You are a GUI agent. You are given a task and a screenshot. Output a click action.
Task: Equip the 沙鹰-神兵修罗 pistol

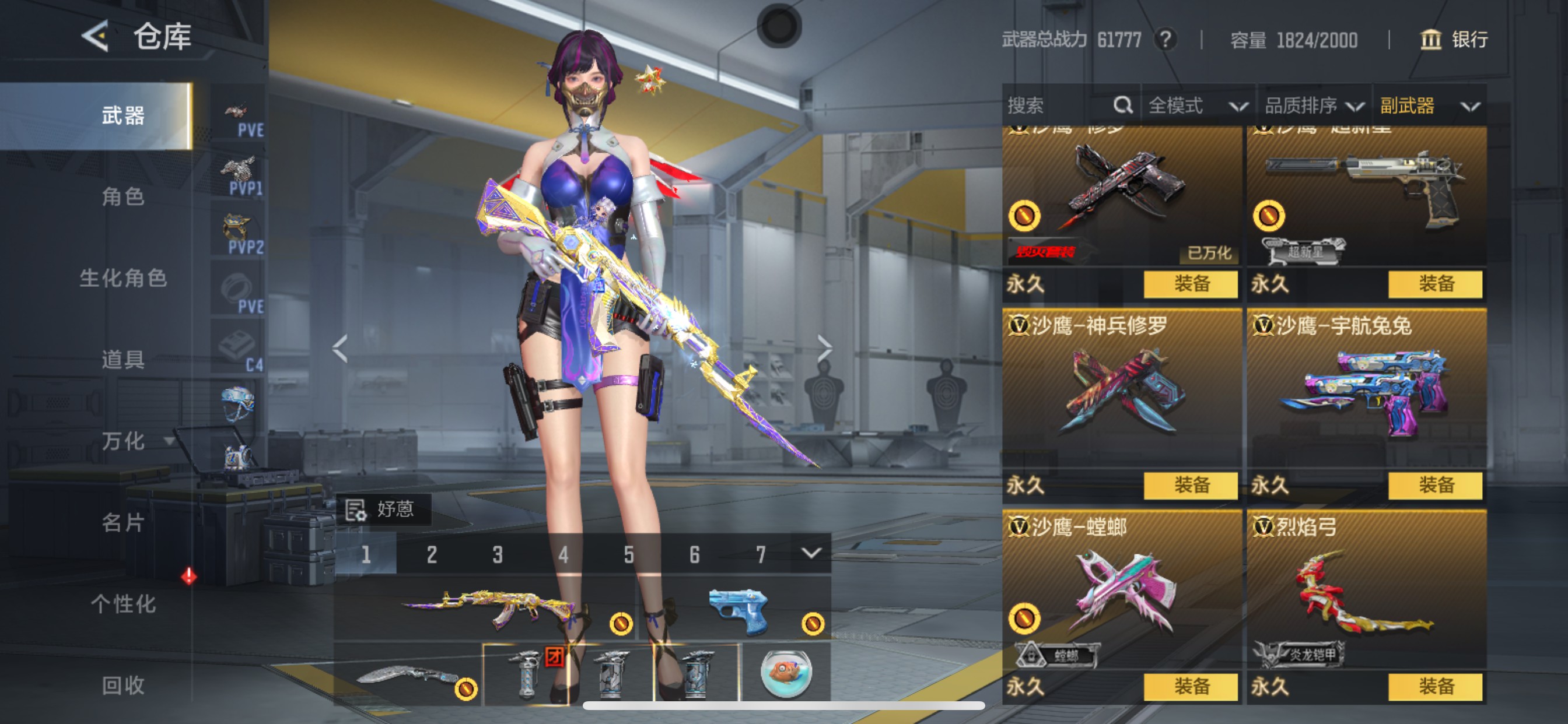point(1190,486)
